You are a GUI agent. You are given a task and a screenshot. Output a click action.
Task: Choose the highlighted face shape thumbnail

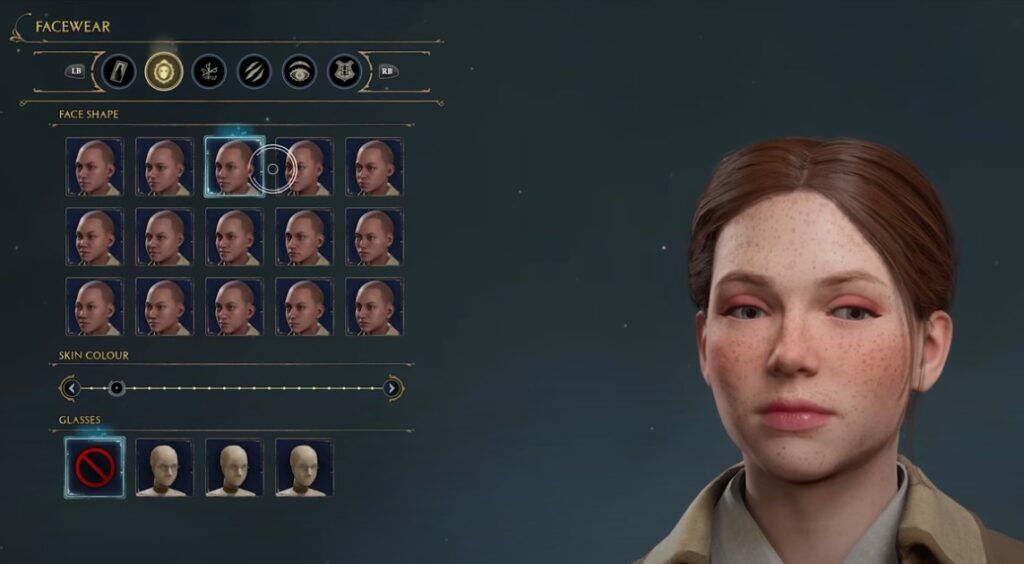pos(235,166)
